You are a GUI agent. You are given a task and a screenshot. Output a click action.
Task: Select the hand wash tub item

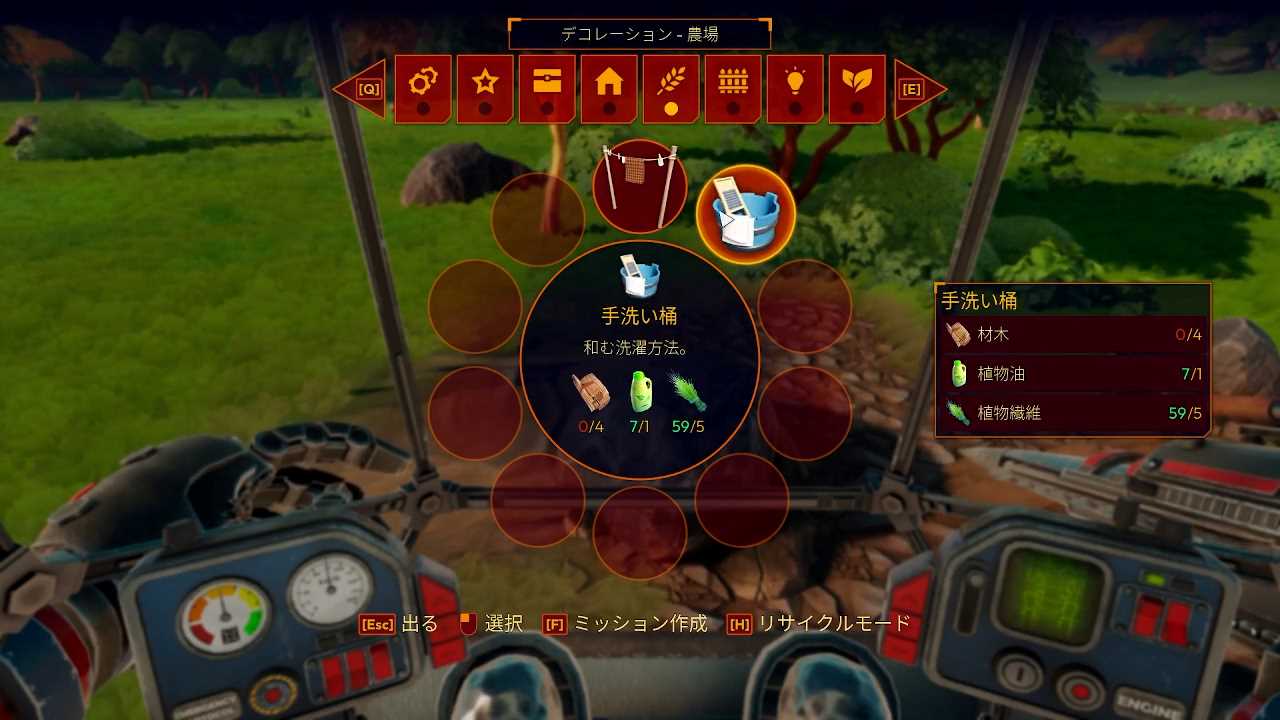745,214
